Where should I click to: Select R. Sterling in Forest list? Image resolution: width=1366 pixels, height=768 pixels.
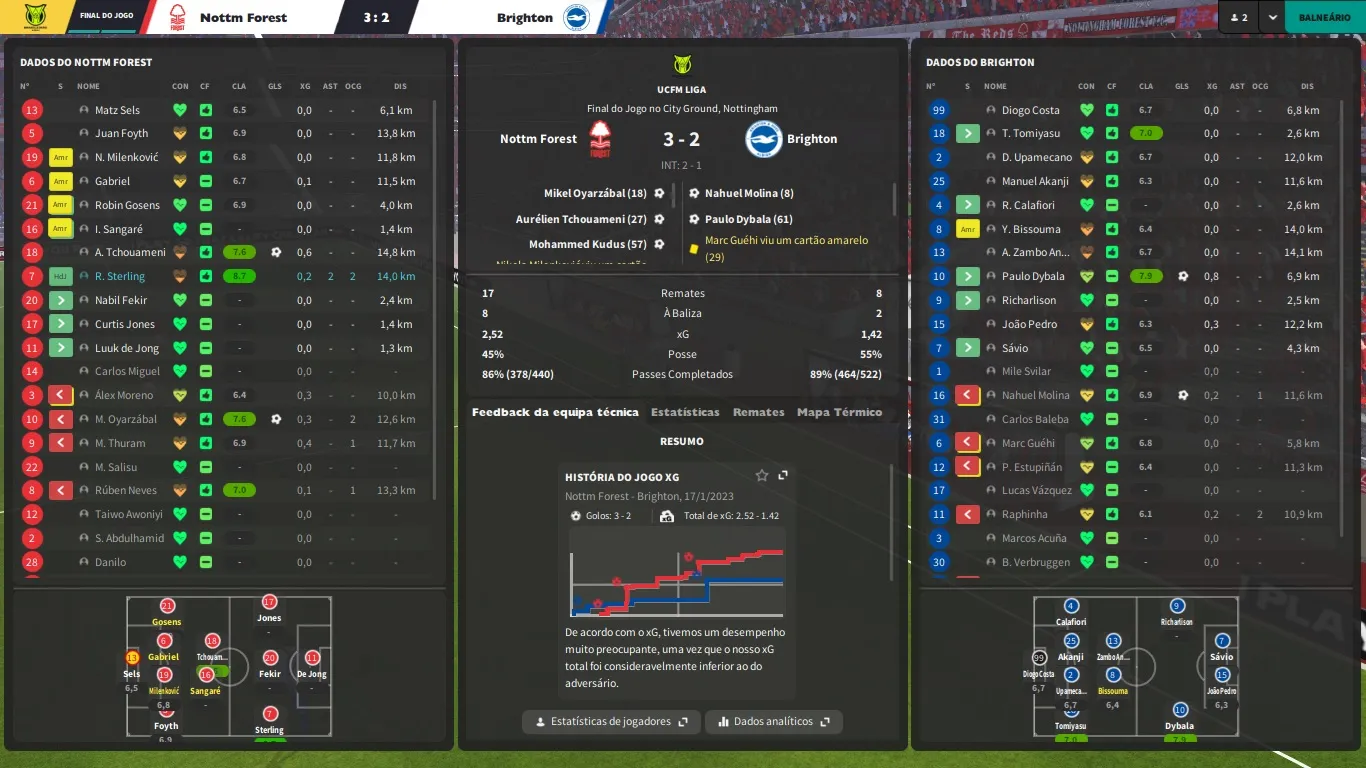[120, 276]
